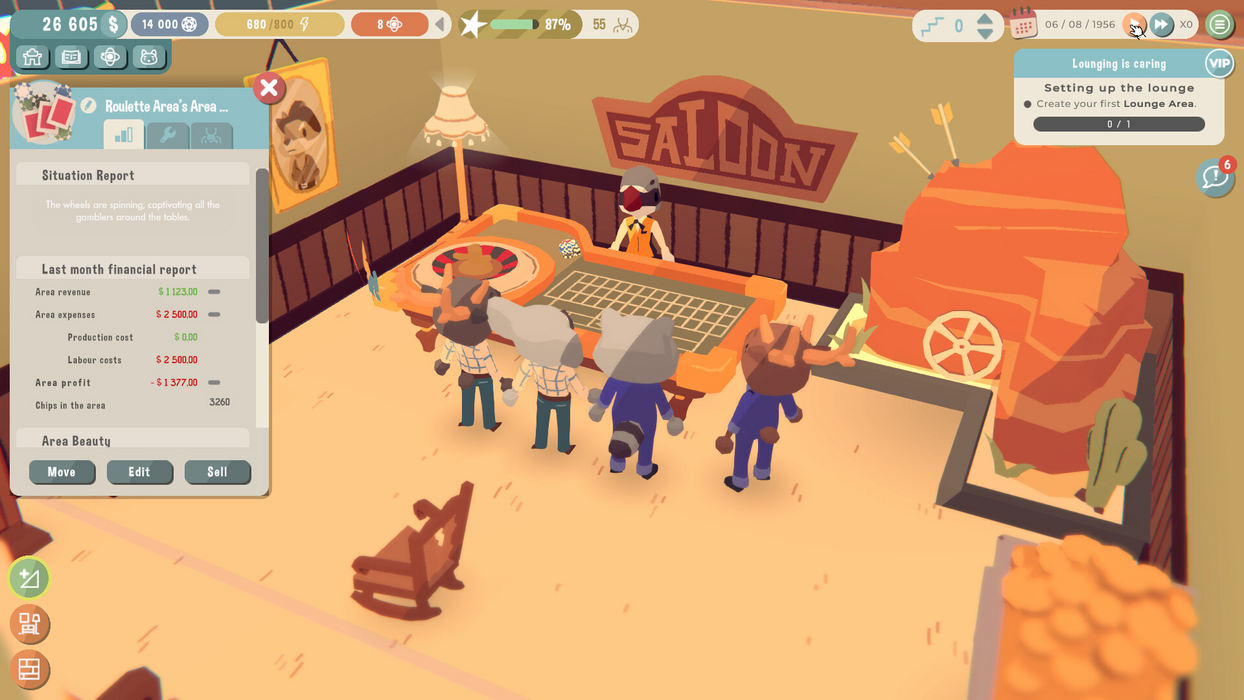Open the VIP objectives badge

pos(1219,63)
